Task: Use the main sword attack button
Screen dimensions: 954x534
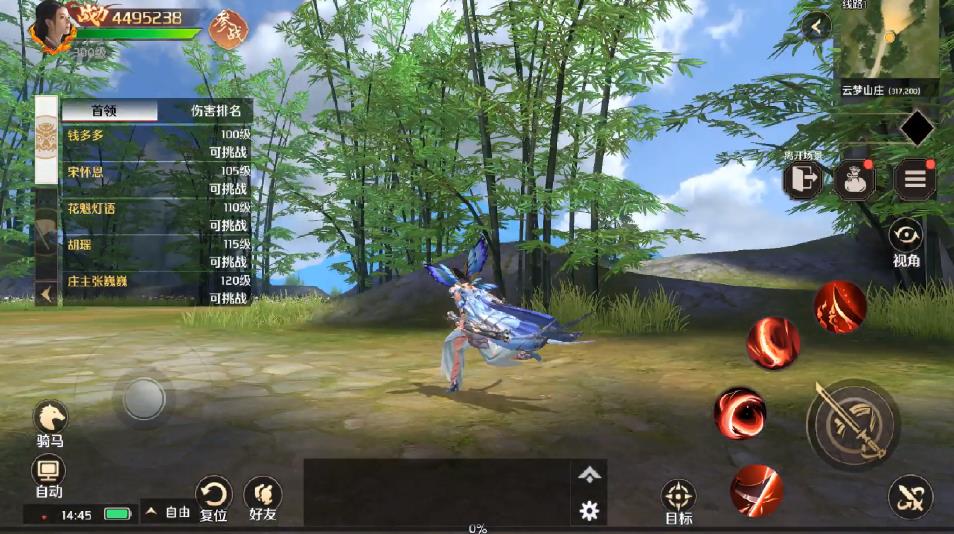Action: [x=852, y=424]
